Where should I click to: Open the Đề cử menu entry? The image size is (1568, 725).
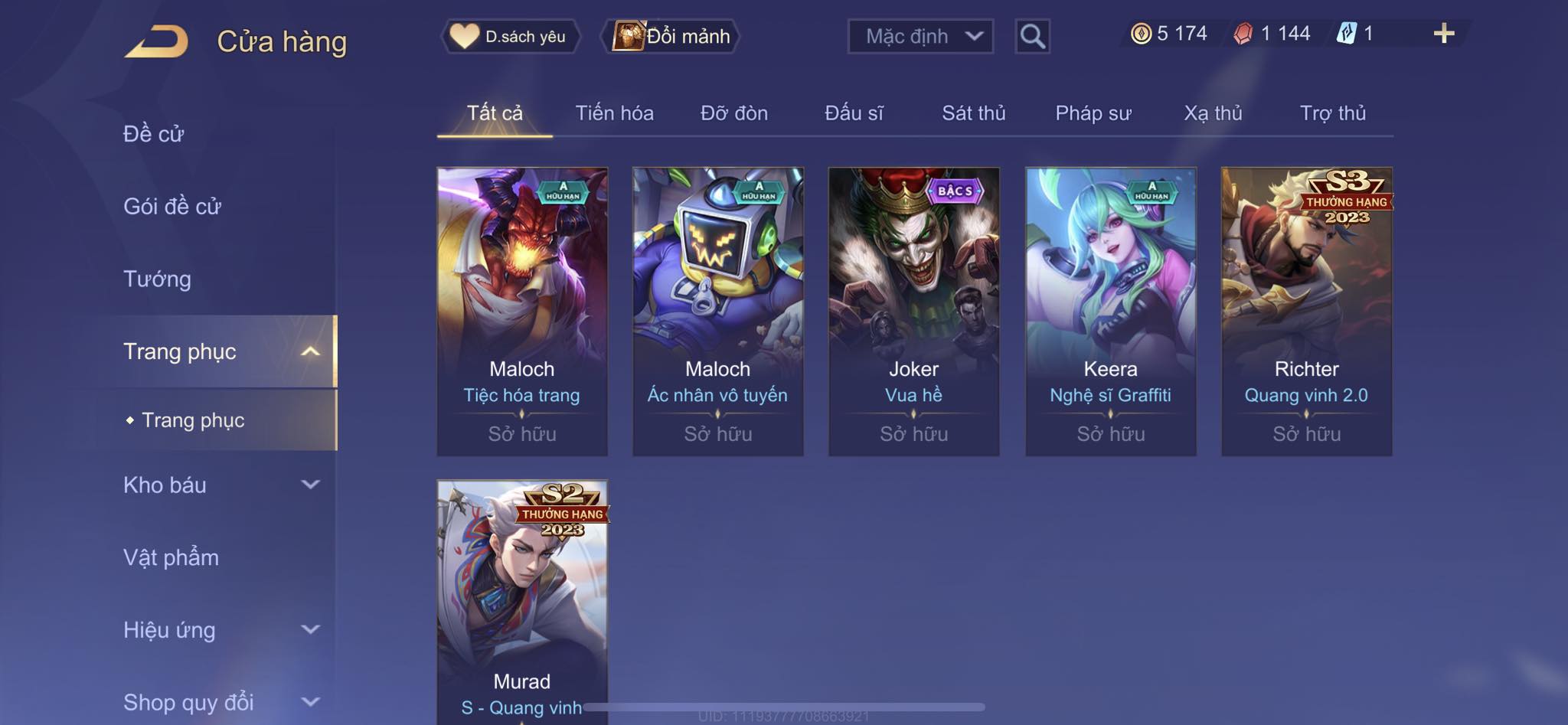coord(154,134)
